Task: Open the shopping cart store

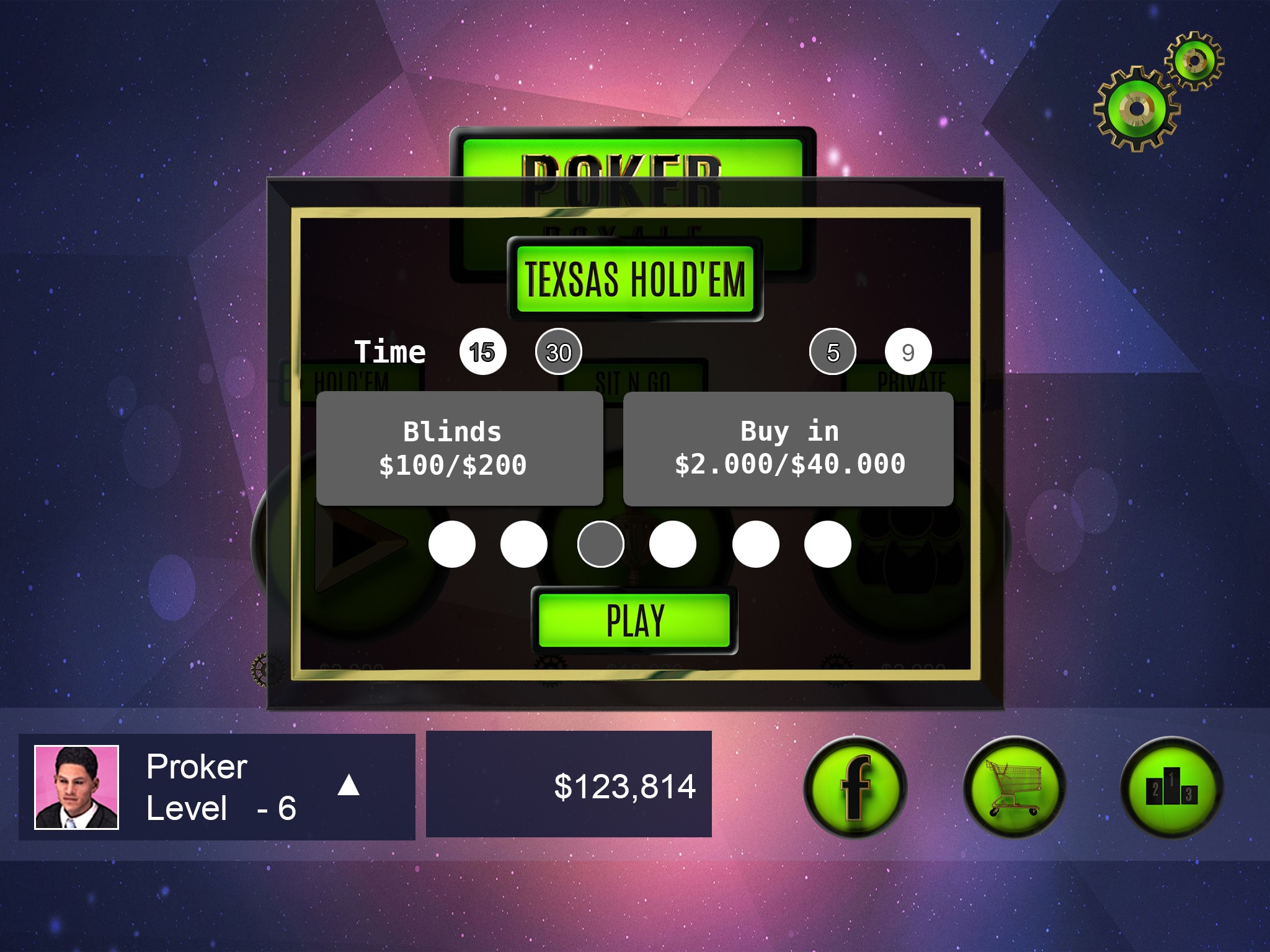Action: click(x=1014, y=787)
